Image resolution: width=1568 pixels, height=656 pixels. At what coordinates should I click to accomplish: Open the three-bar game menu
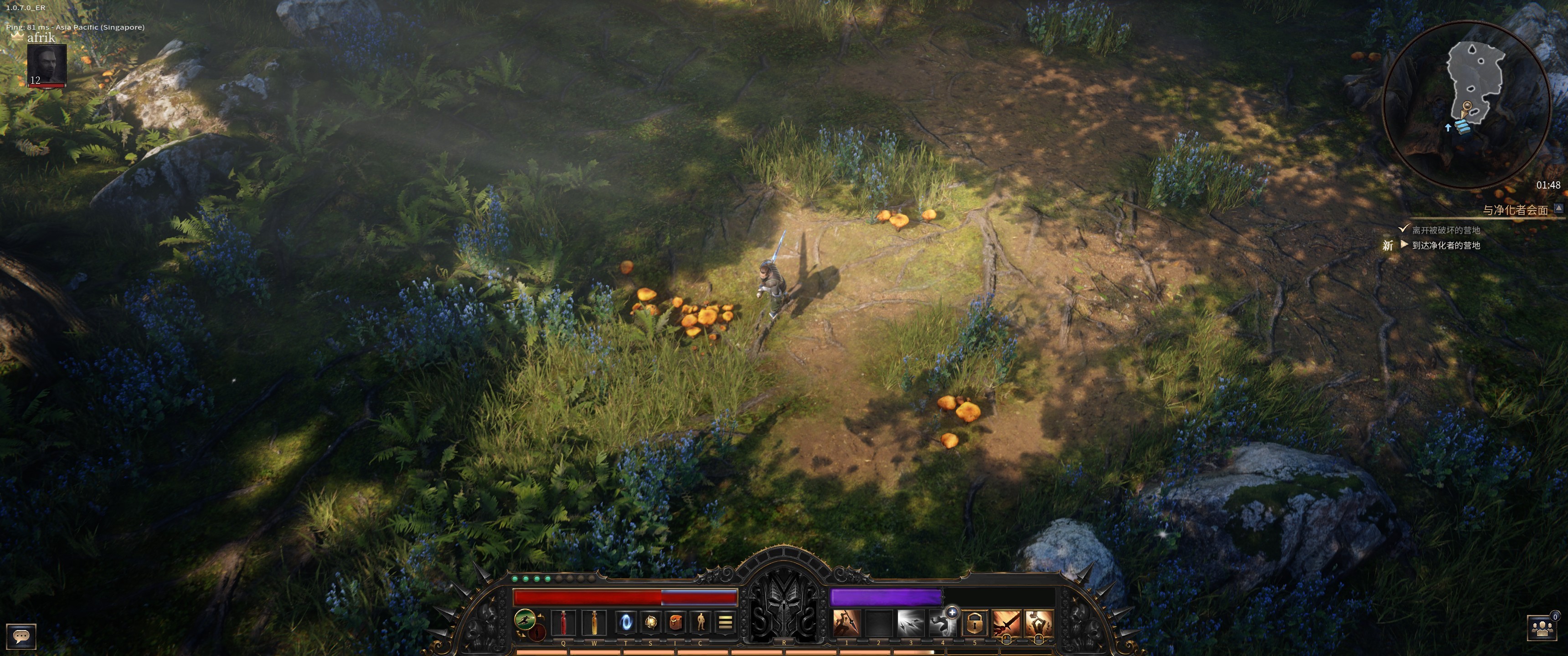coord(725,623)
